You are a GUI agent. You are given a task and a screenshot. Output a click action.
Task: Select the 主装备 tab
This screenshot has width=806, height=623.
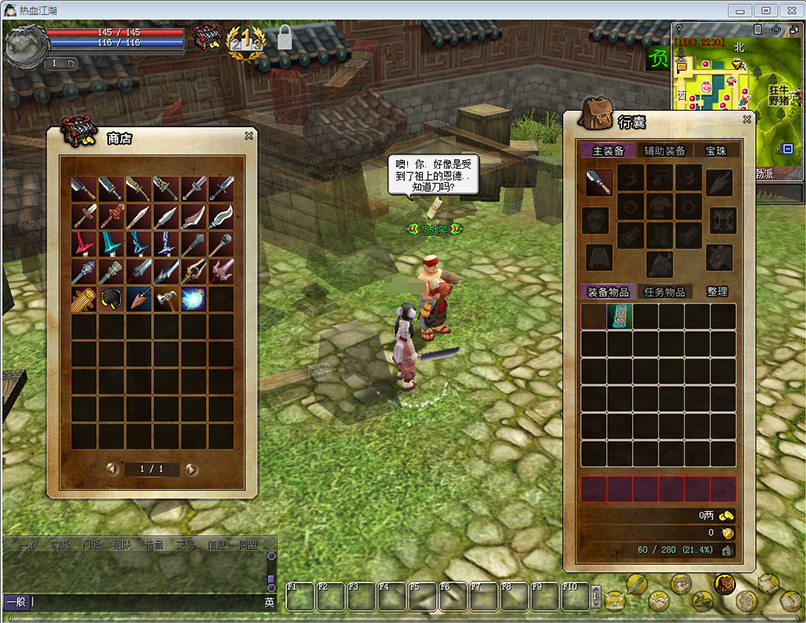point(608,151)
